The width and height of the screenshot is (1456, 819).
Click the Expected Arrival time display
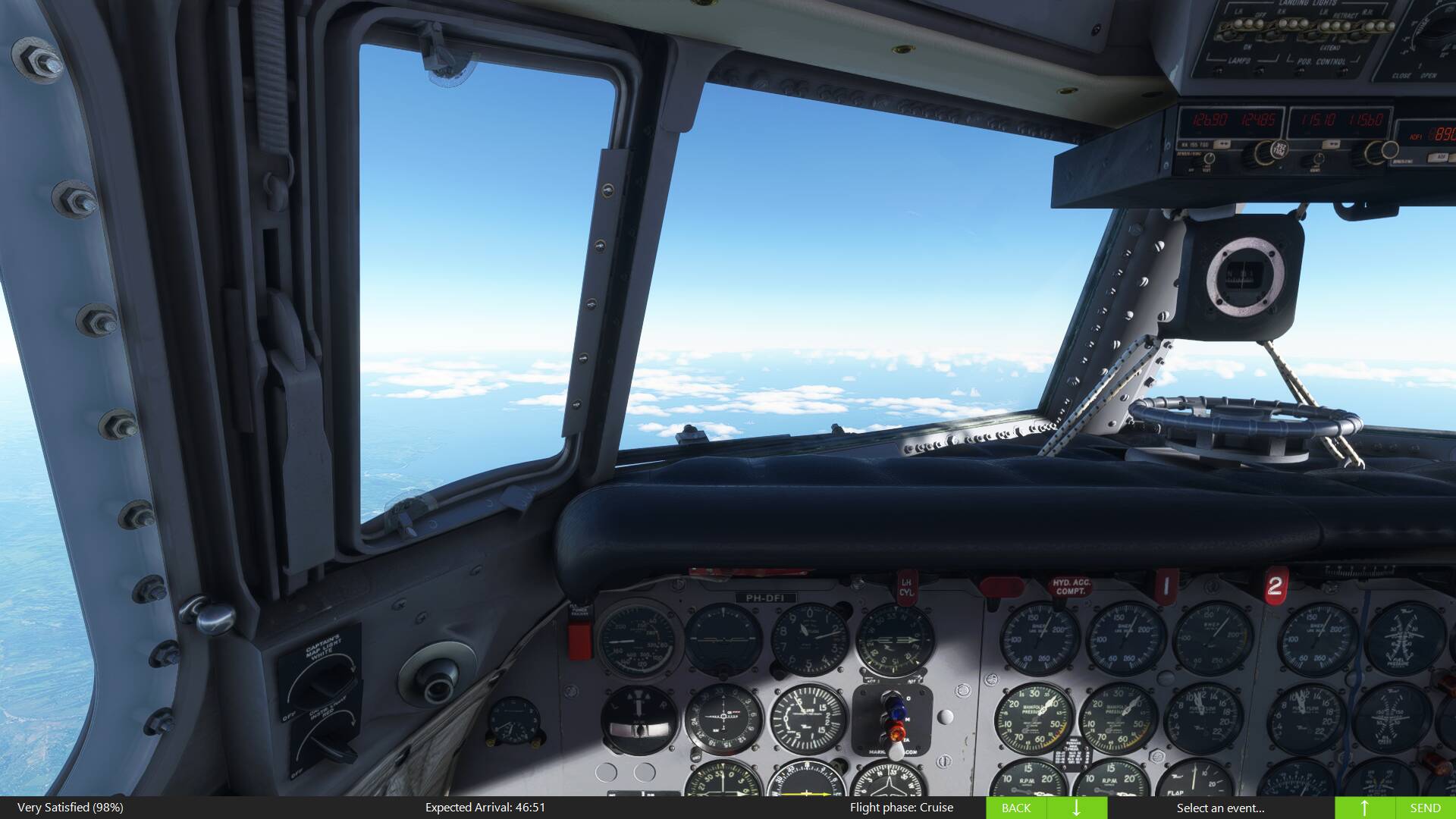[485, 808]
